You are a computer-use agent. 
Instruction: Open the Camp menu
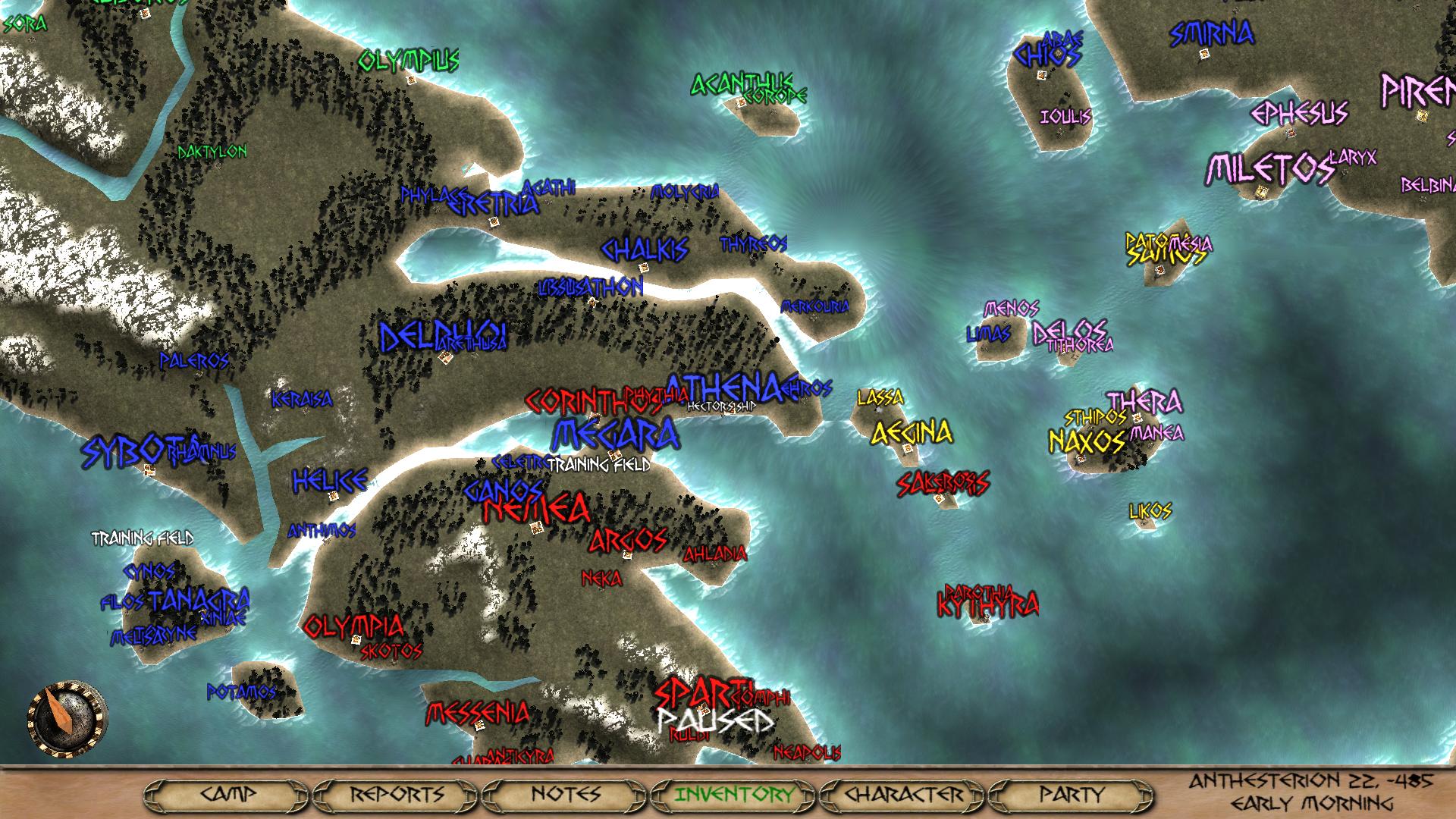coord(228,795)
